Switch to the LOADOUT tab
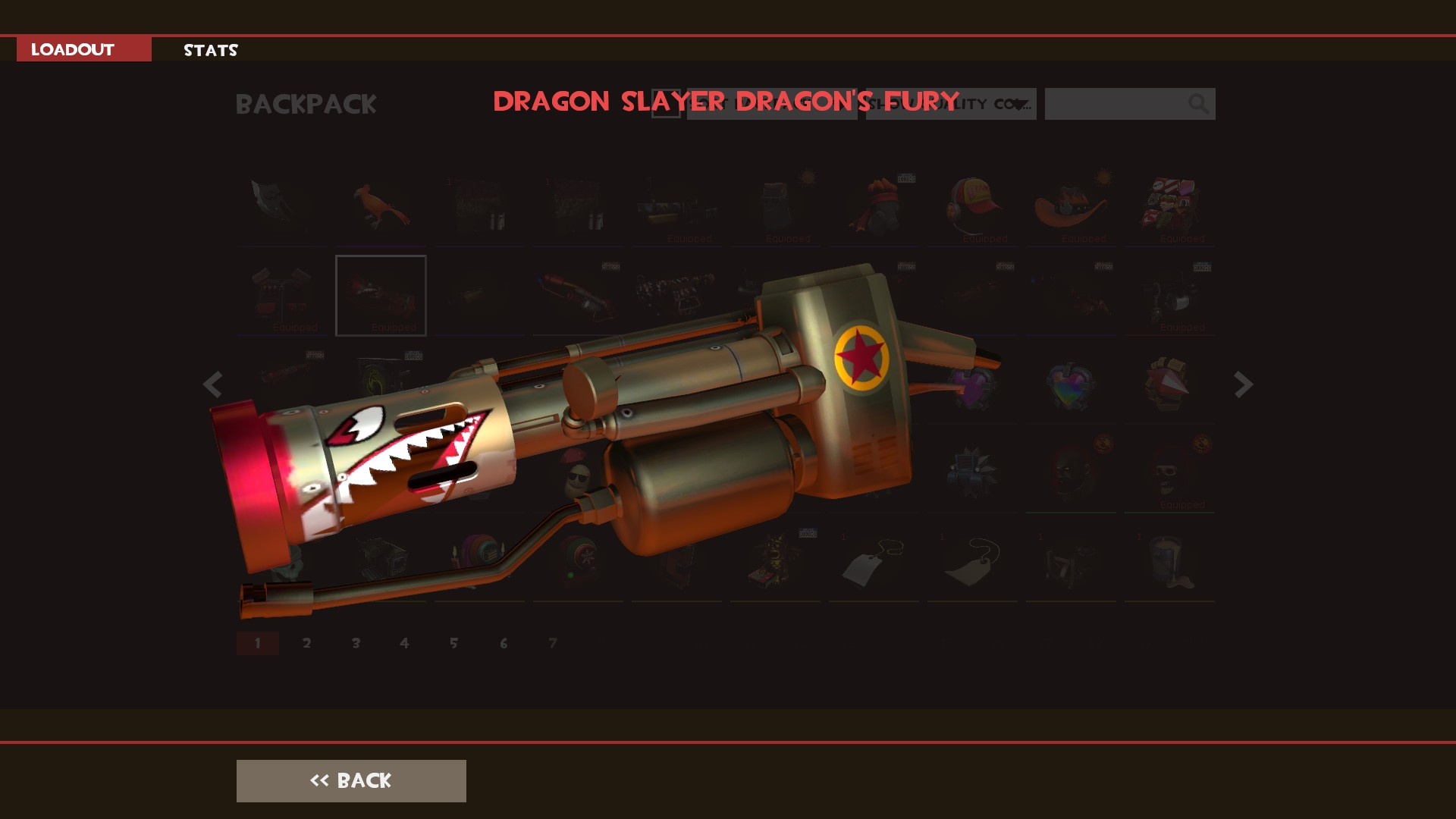The image size is (1456, 819). pyautogui.click(x=72, y=50)
